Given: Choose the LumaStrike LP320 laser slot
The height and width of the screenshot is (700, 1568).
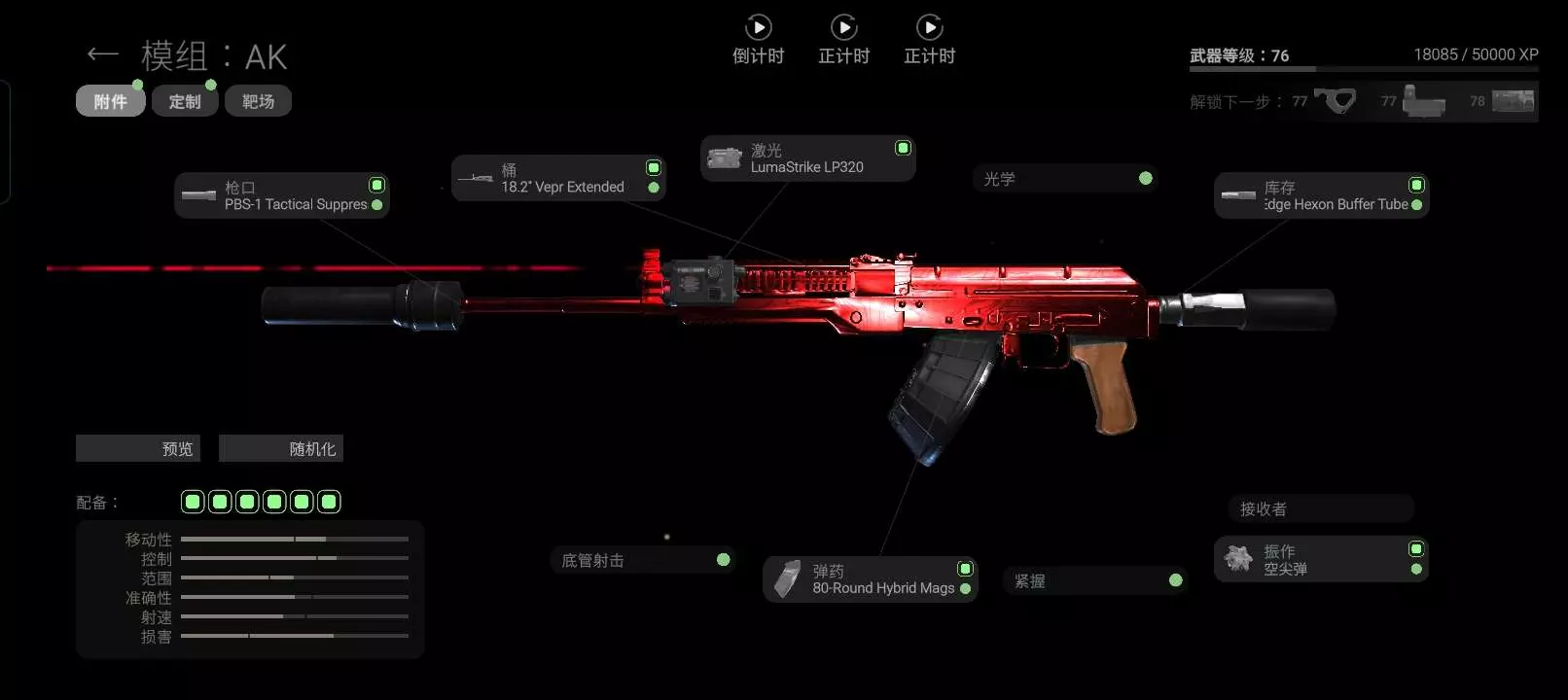Looking at the screenshot, I should [807, 158].
